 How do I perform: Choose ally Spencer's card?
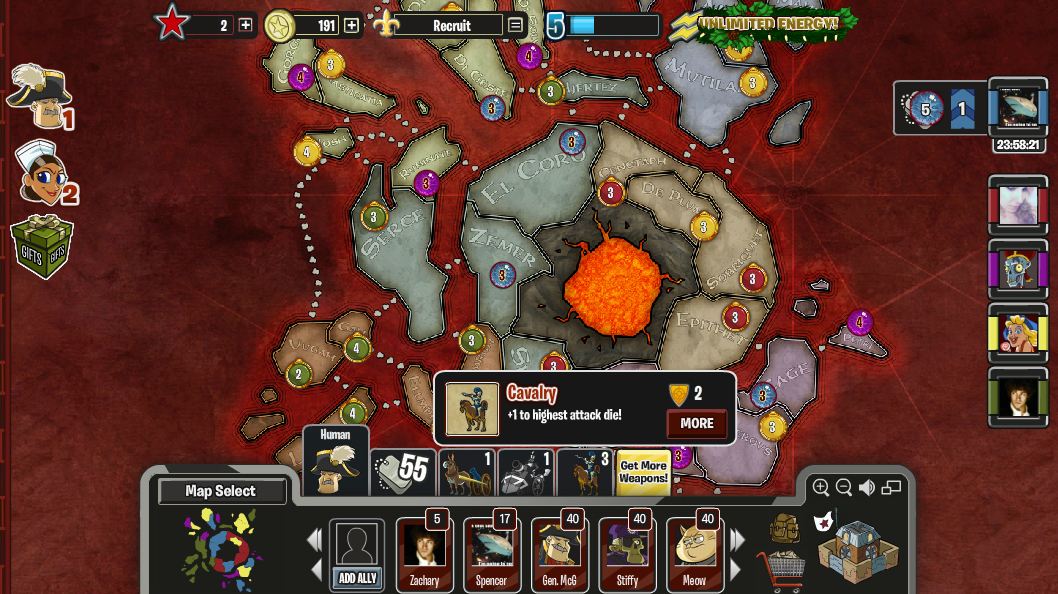pyautogui.click(x=491, y=553)
